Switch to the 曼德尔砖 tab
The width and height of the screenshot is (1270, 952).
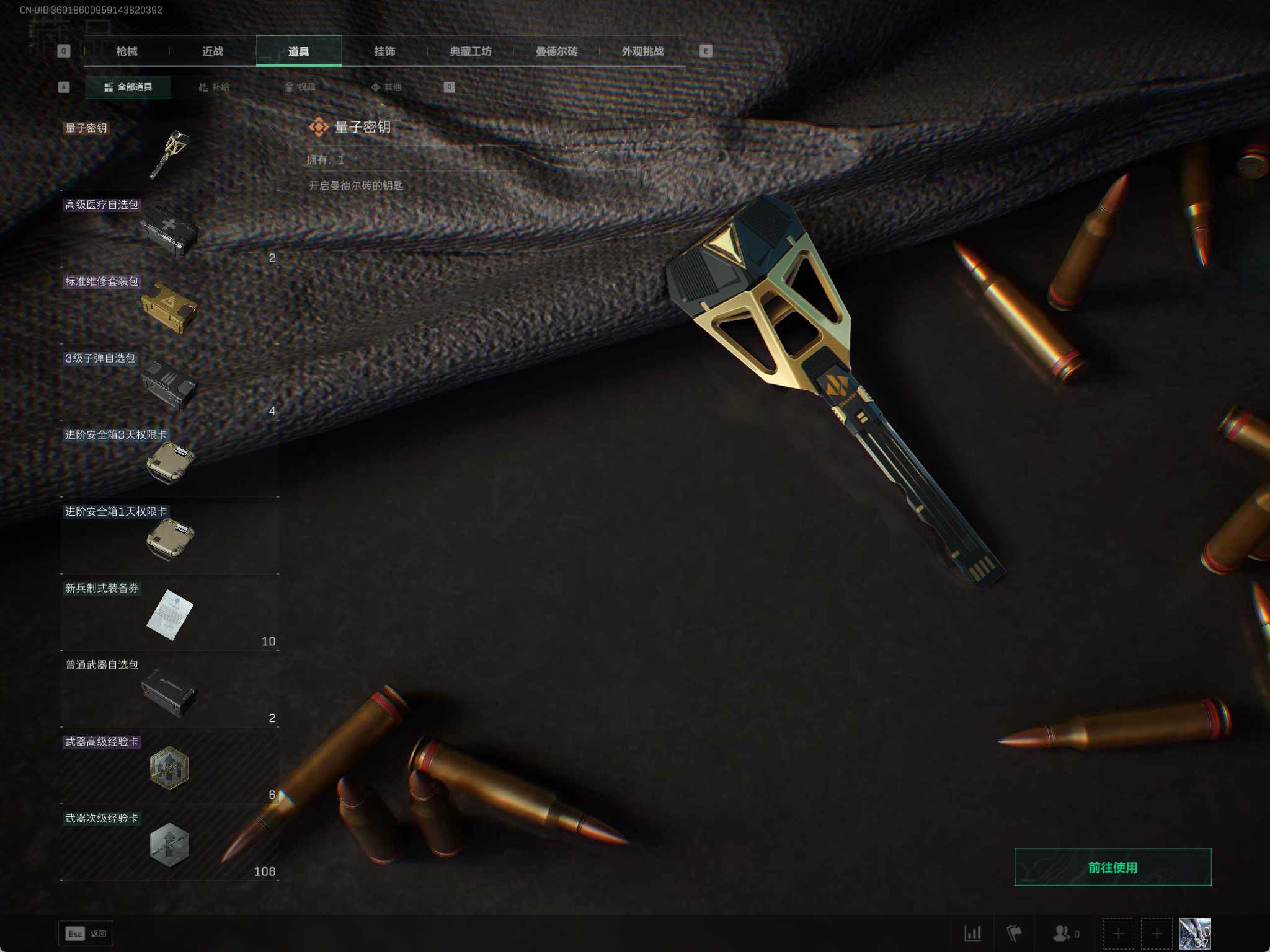[x=556, y=51]
